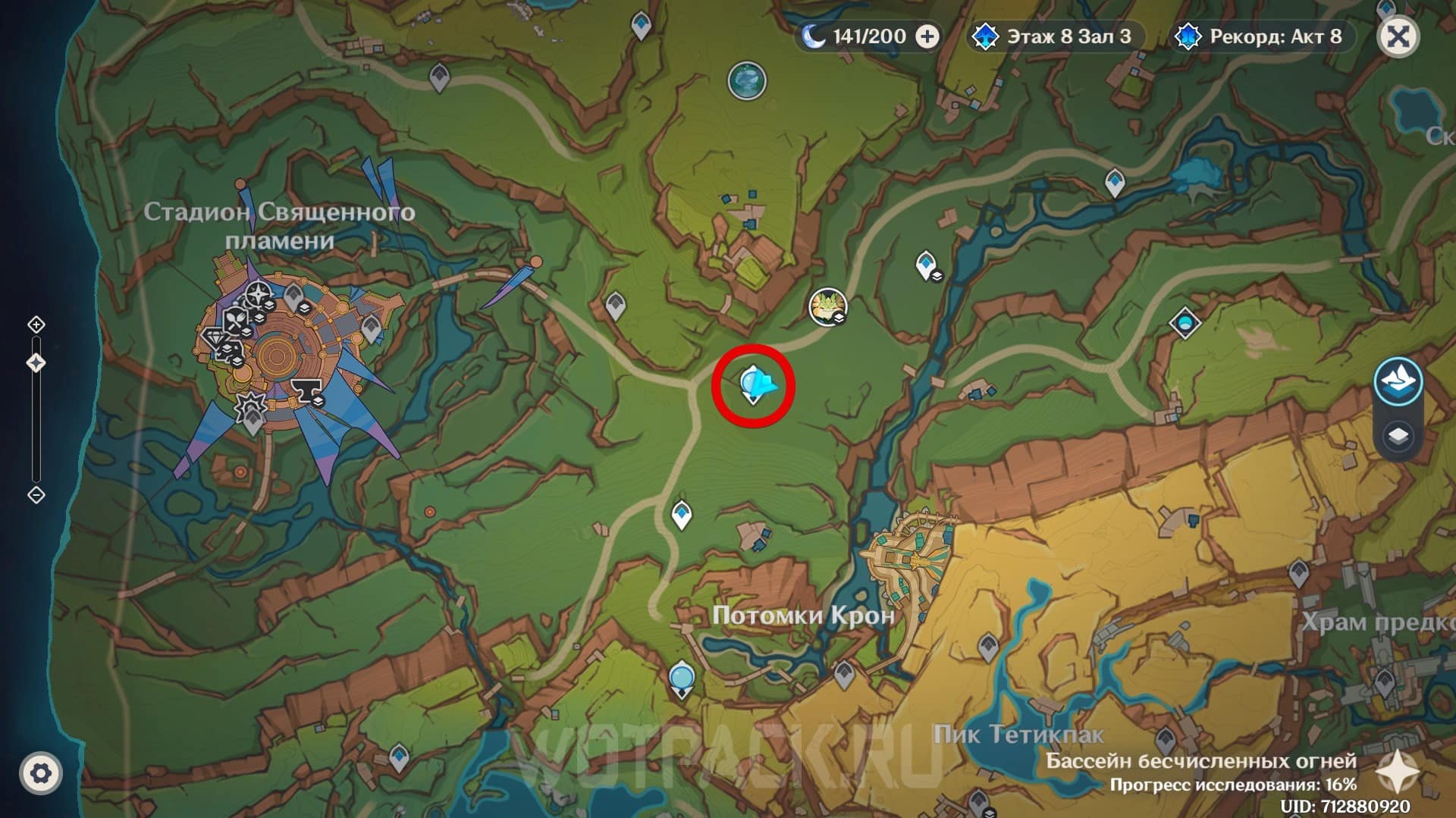Image resolution: width=1456 pixels, height=818 pixels.
Task: Open the Рекорд: Акт 8 theater indicator
Action: pos(1262,36)
